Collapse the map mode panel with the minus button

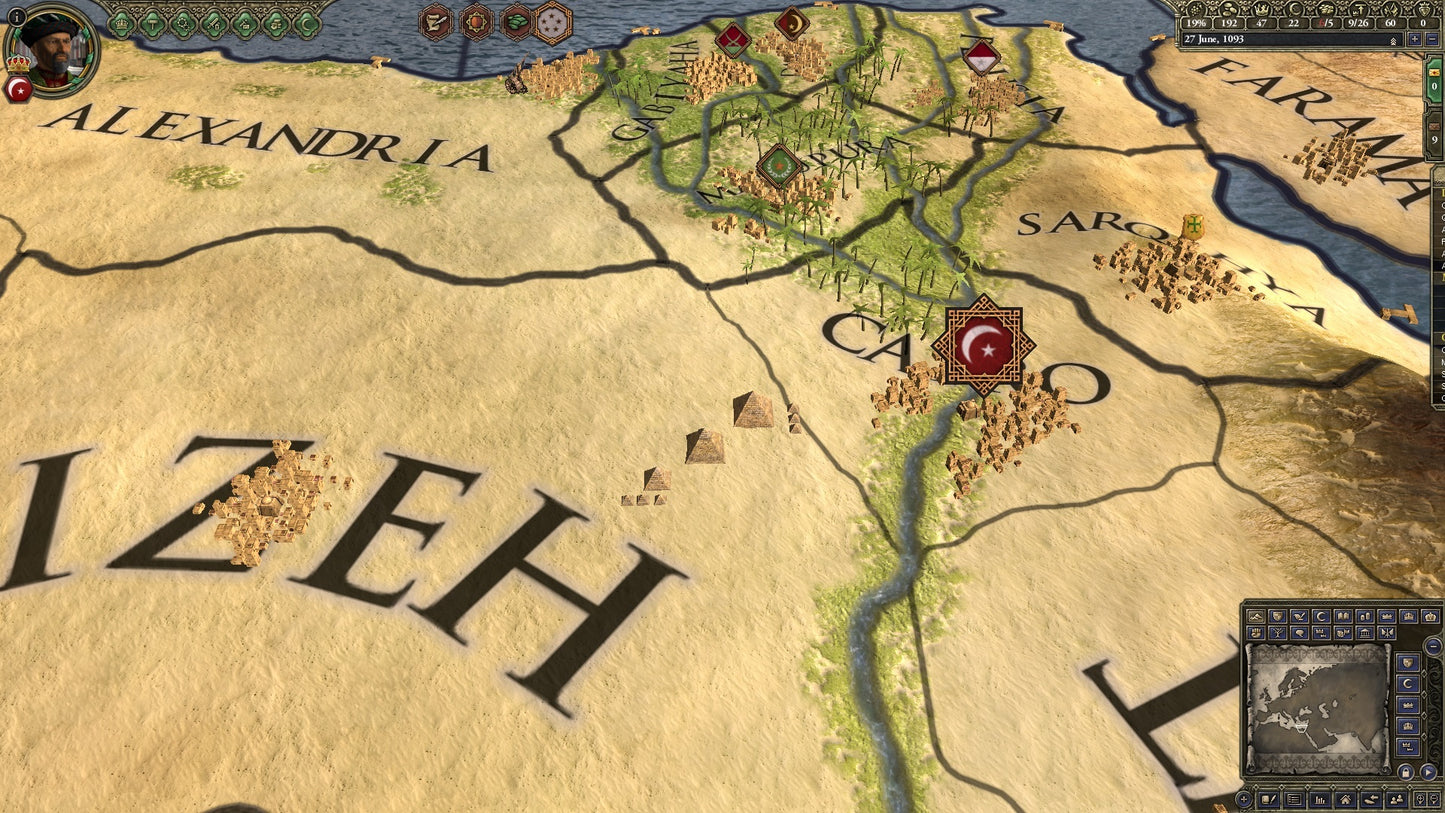point(1433,647)
